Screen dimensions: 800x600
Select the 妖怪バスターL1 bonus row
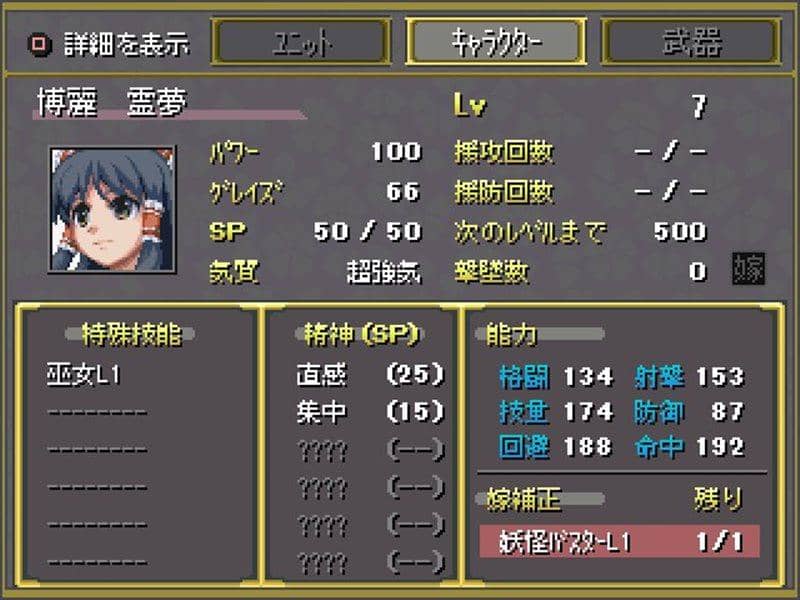[617, 541]
